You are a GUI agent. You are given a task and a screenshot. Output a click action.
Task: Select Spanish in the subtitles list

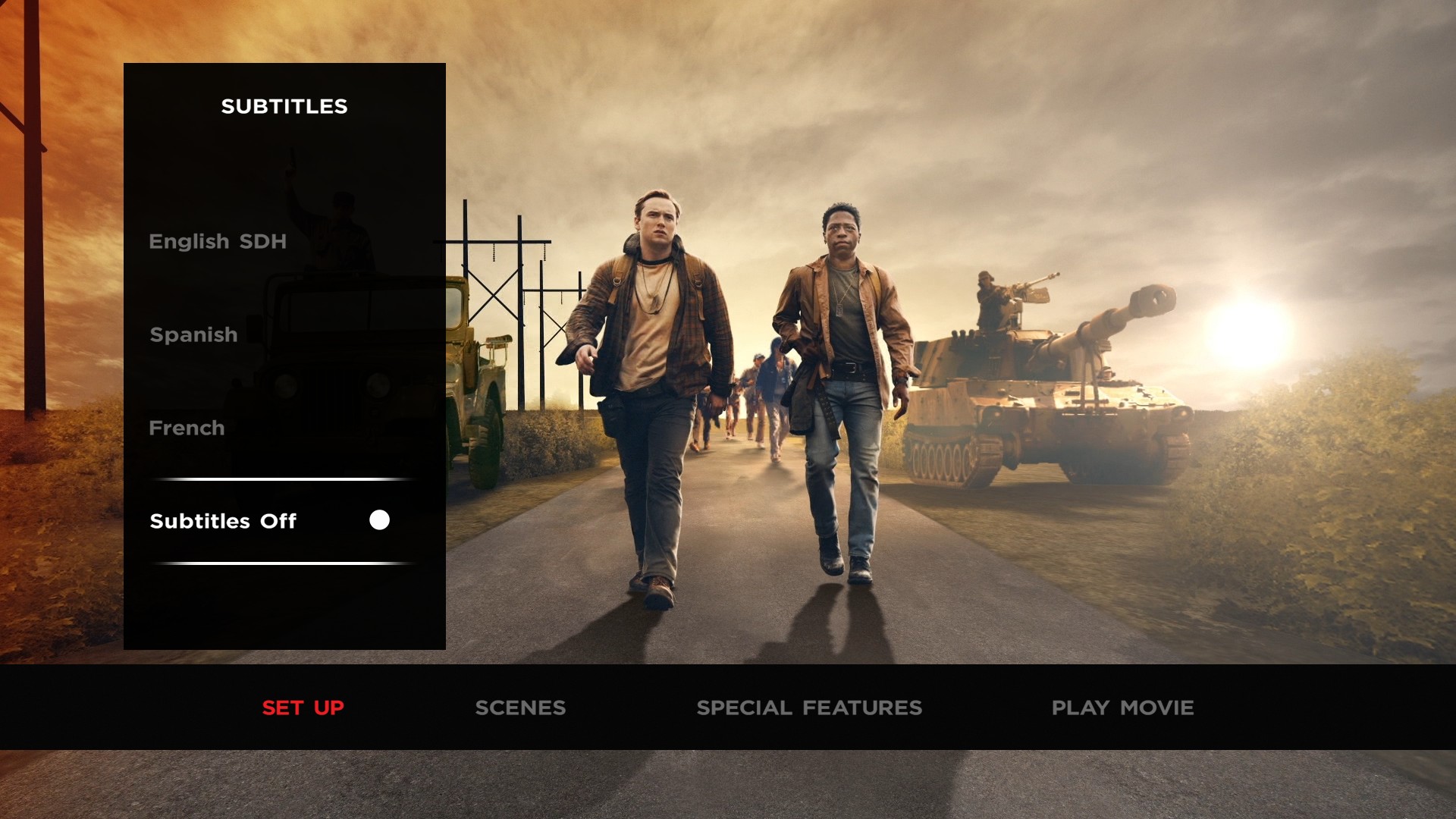tap(193, 334)
